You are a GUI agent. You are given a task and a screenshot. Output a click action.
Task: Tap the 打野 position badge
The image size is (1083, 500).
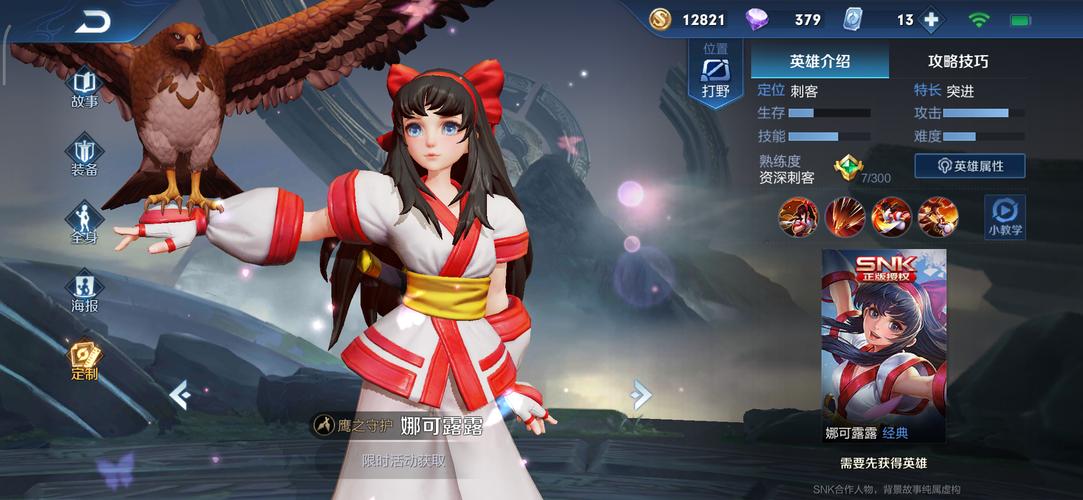(716, 75)
